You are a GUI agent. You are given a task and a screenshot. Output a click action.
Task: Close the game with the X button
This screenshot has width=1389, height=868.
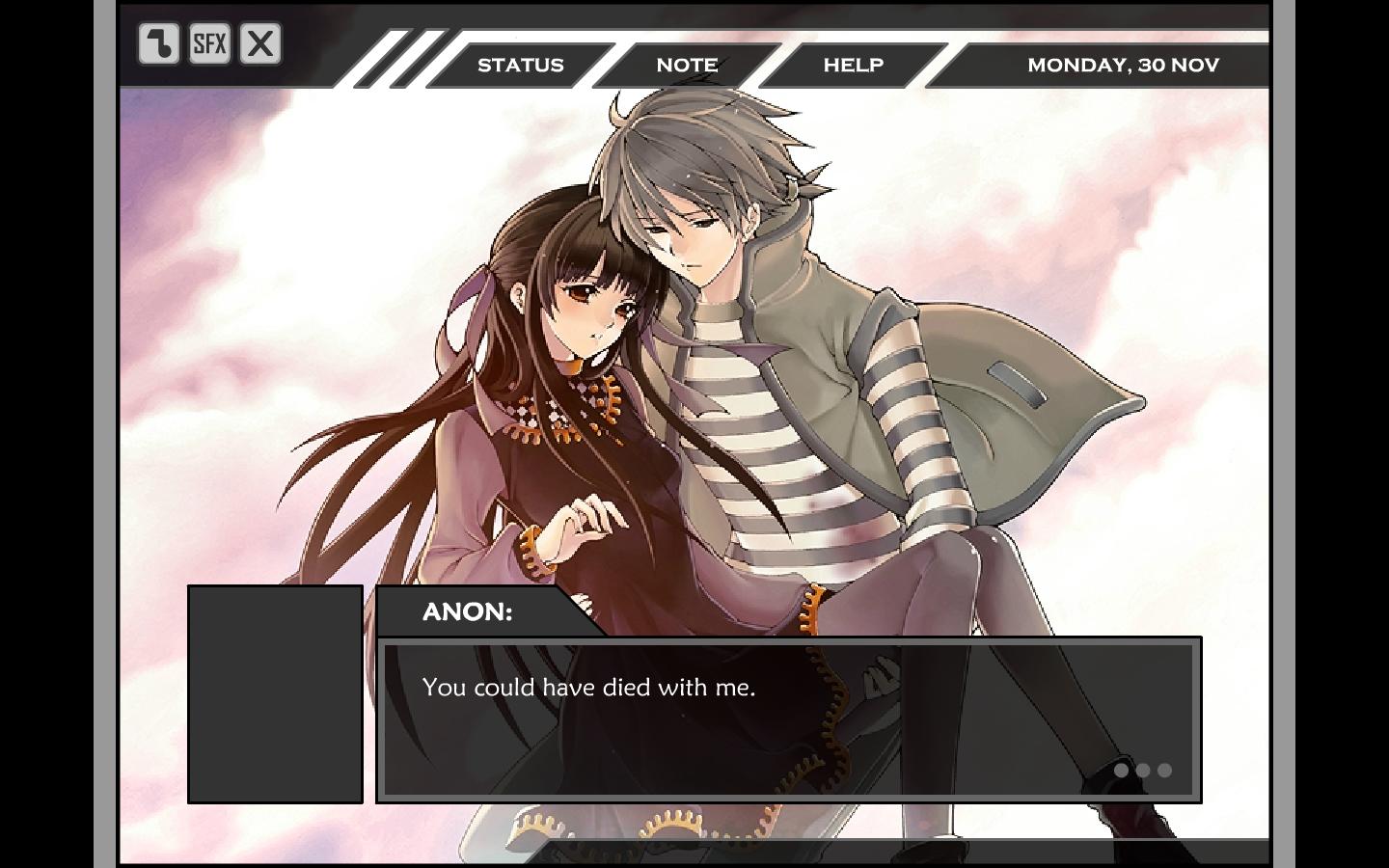click(260, 43)
